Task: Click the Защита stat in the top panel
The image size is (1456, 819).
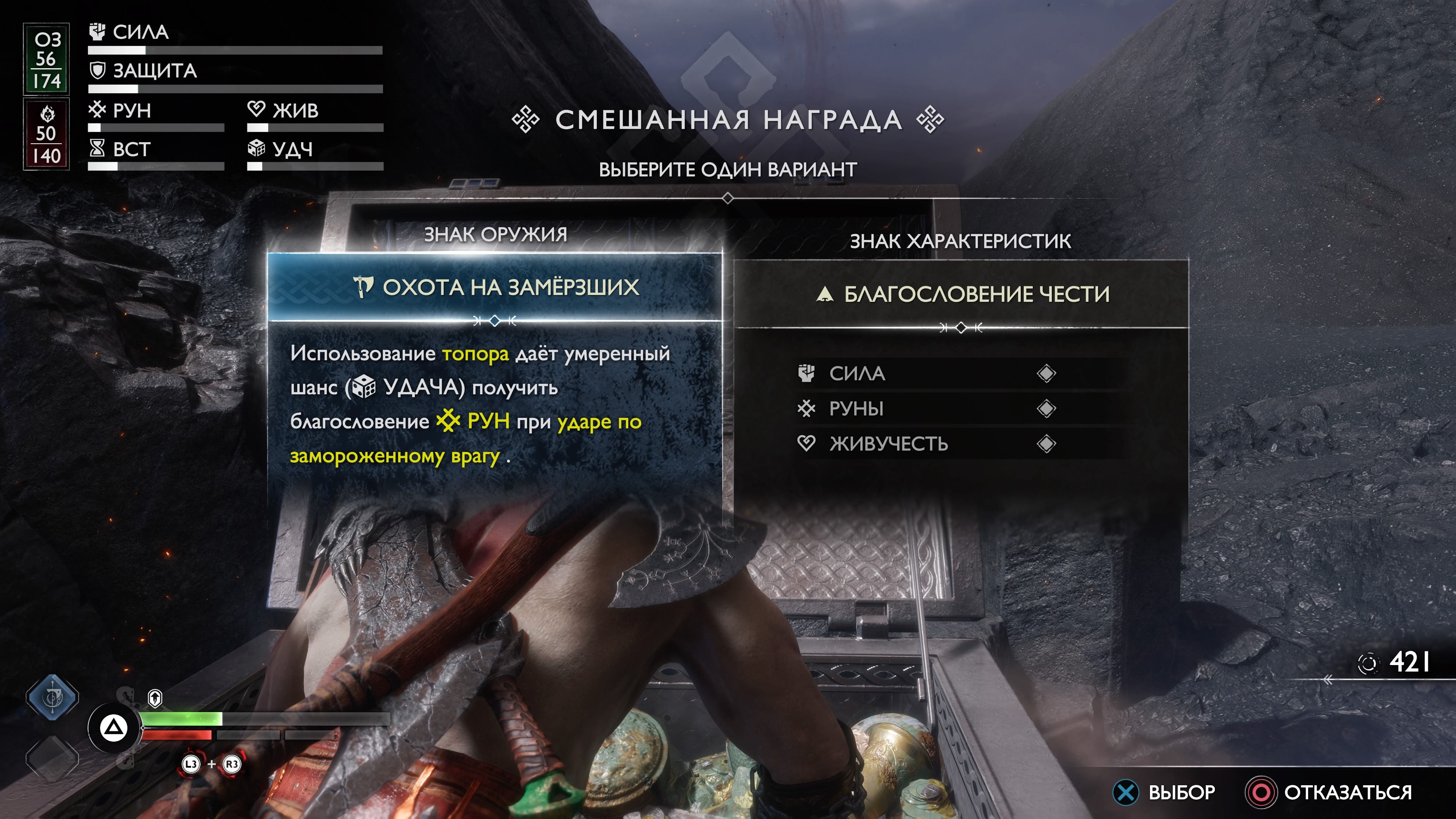Action: 154,71
